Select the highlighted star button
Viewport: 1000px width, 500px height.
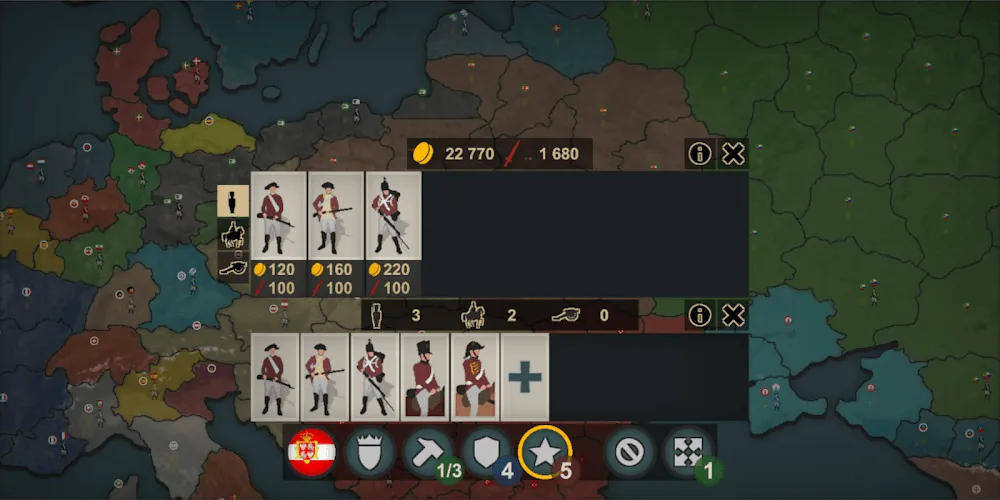tap(545, 453)
